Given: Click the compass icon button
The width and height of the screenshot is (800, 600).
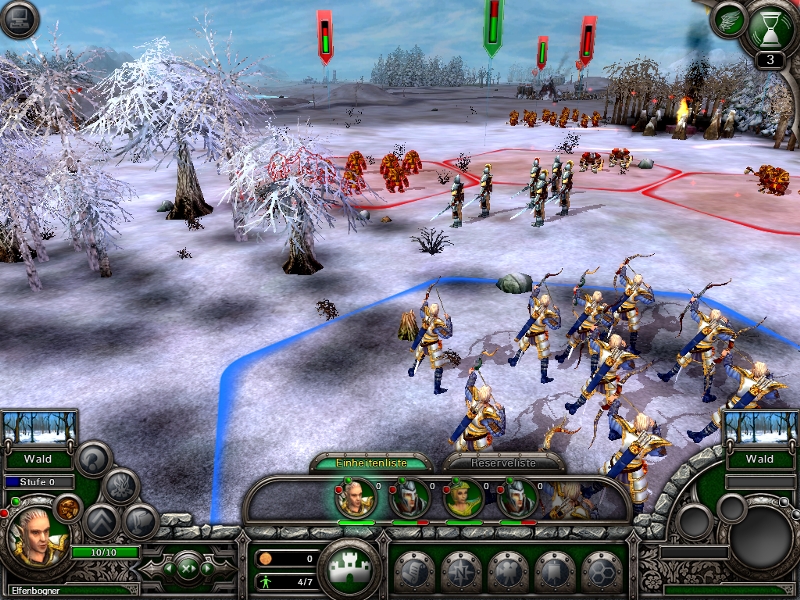Looking at the screenshot, I should click(x=461, y=571).
